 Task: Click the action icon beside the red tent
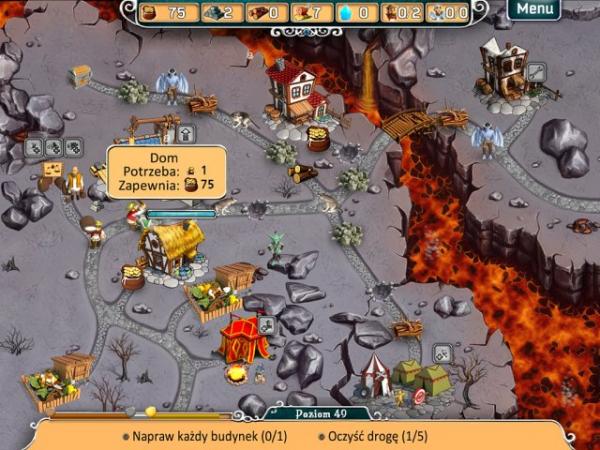tap(267, 325)
